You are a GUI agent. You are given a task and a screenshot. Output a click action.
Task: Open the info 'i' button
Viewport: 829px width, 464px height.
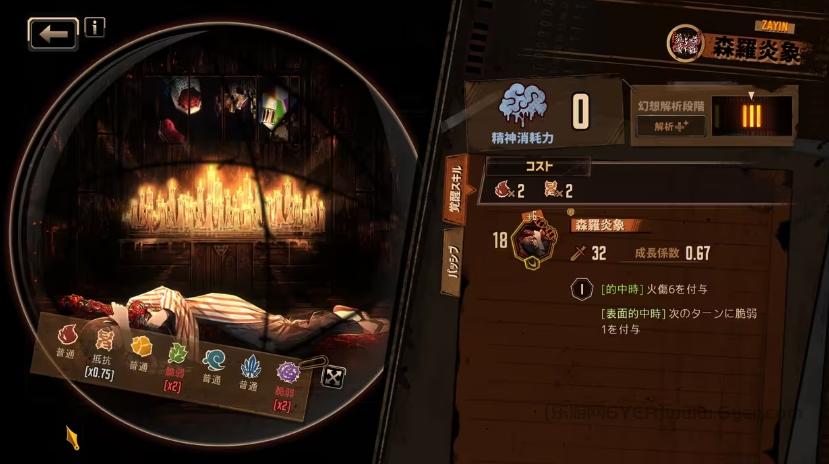[x=95, y=27]
